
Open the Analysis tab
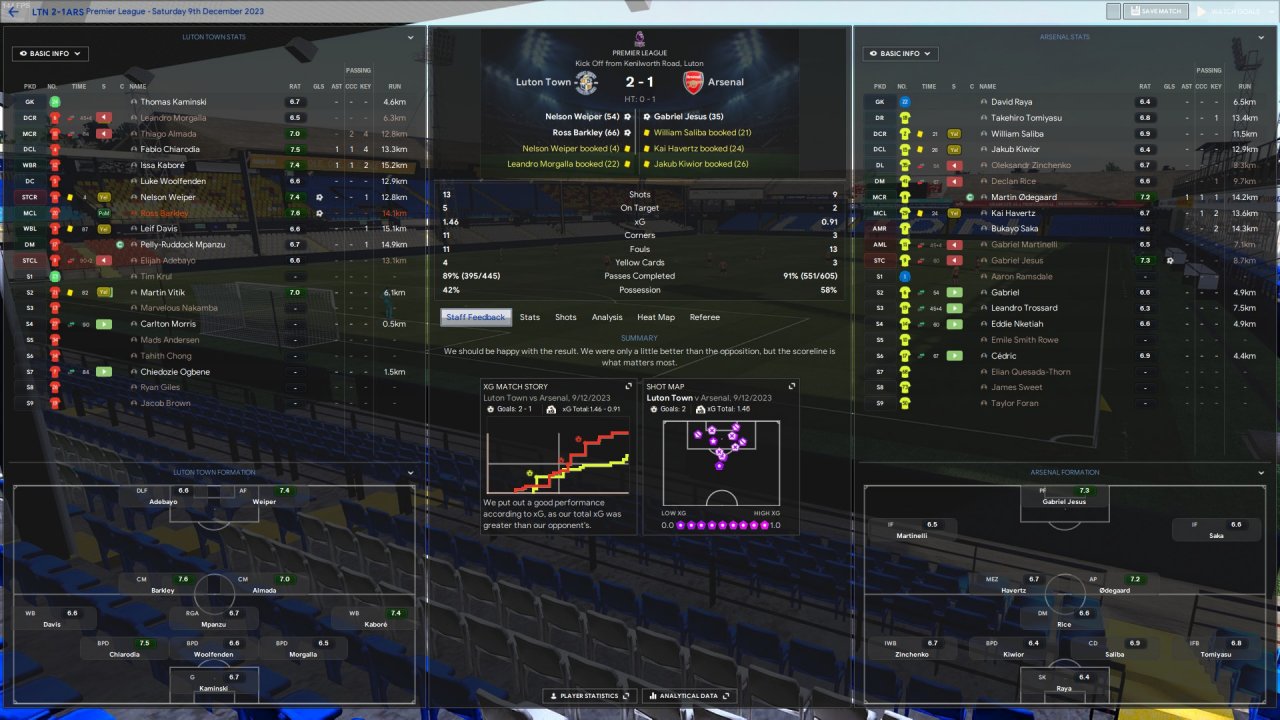(607, 317)
